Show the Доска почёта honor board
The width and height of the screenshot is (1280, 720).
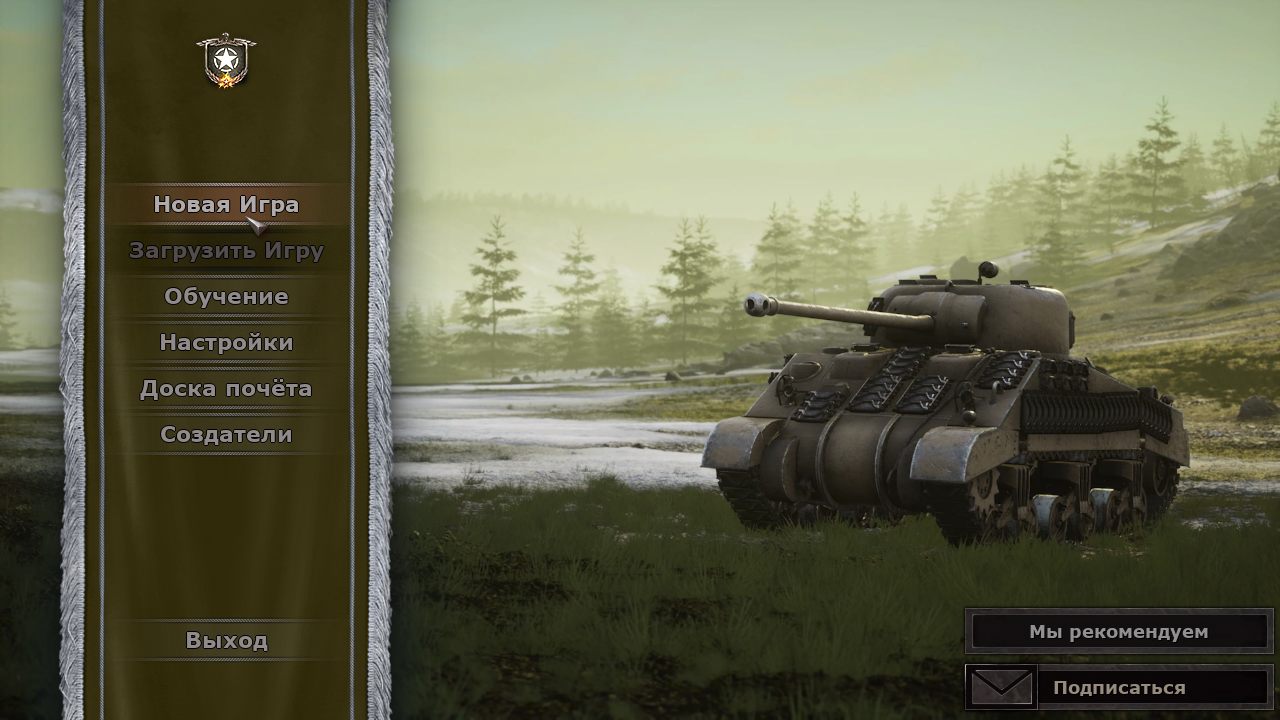pyautogui.click(x=226, y=388)
